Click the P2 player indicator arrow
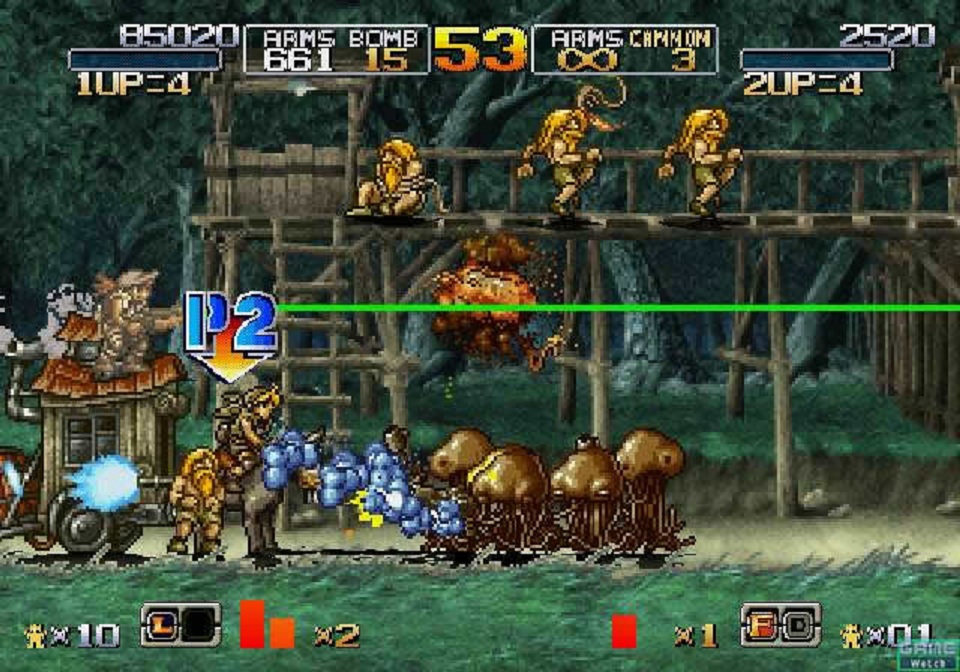Image resolution: width=960 pixels, height=672 pixels. pyautogui.click(x=230, y=335)
